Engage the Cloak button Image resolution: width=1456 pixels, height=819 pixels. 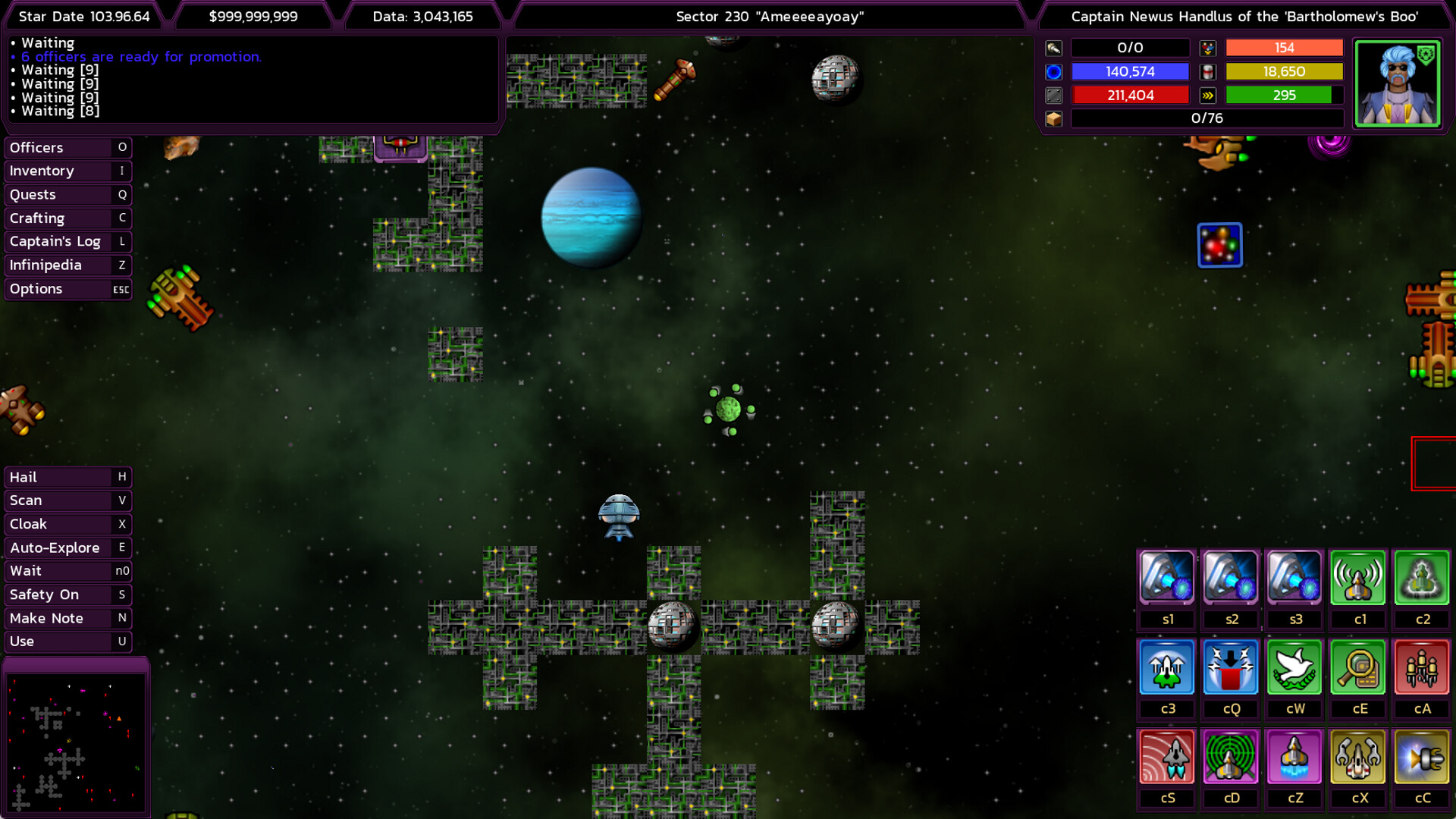(x=67, y=524)
